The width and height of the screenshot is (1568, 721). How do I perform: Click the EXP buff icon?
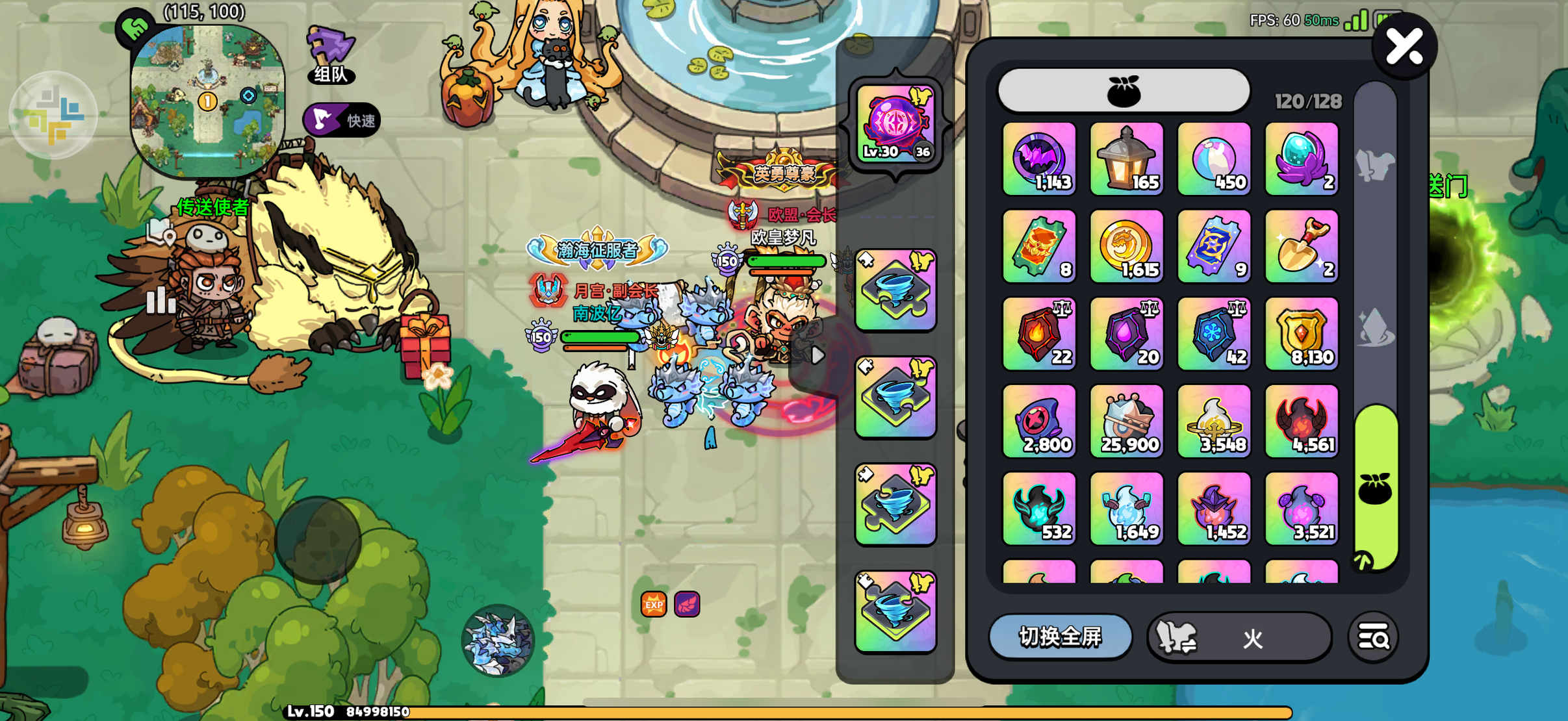[x=654, y=605]
